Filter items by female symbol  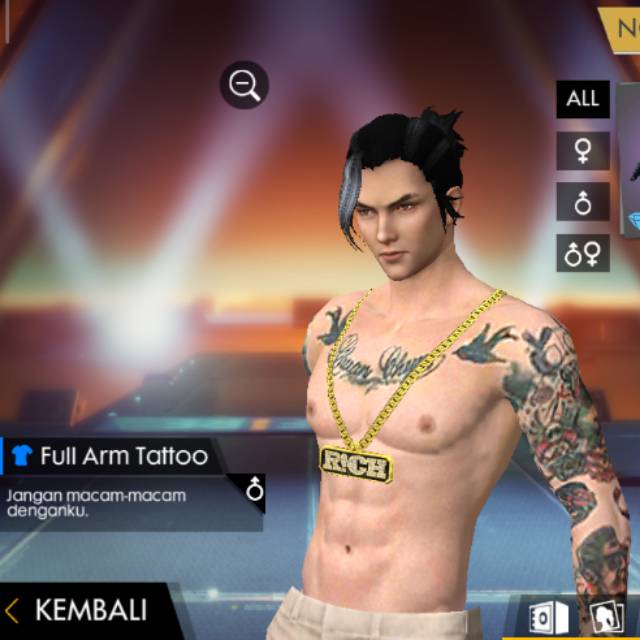pyautogui.click(x=582, y=151)
